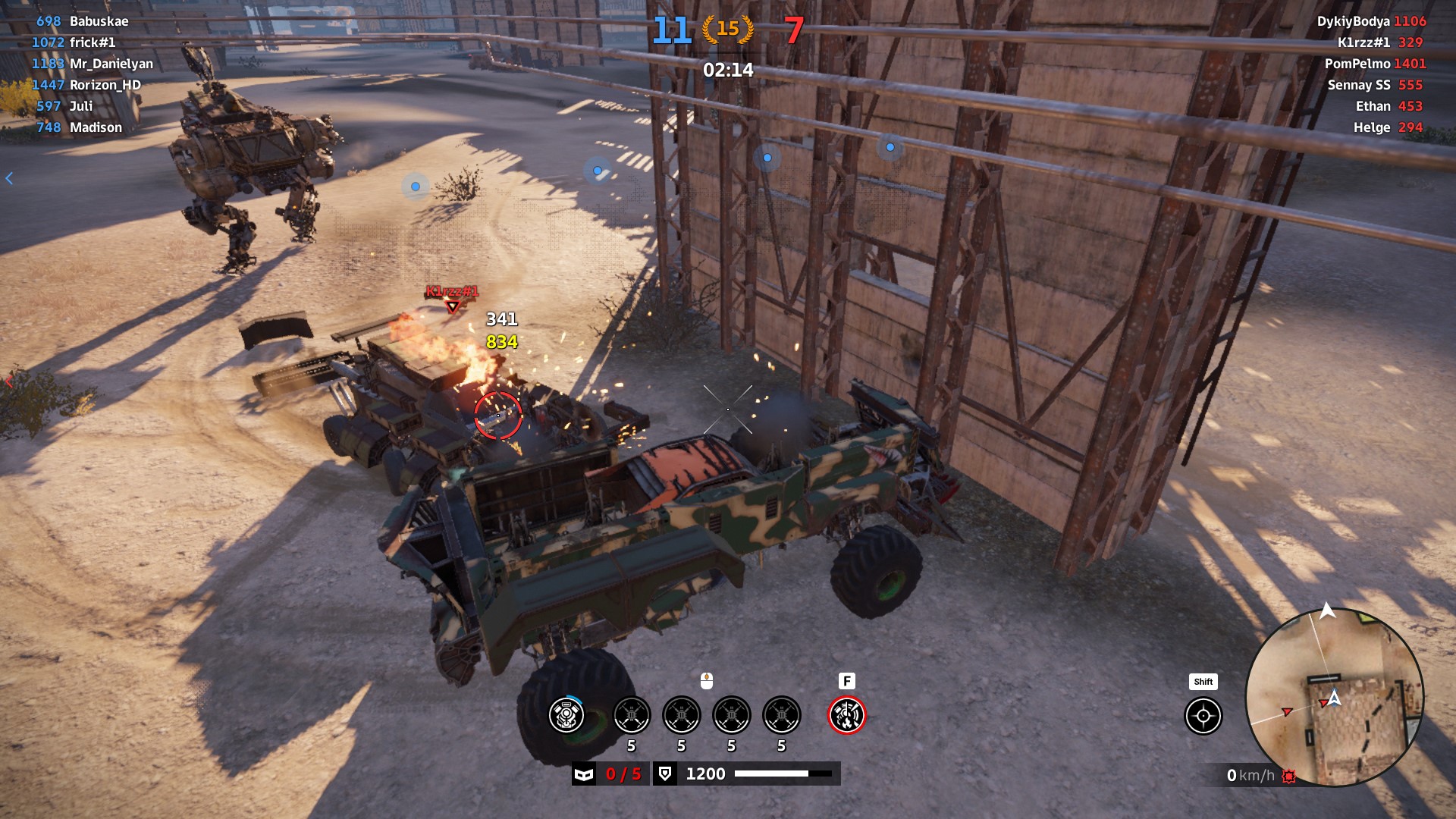Screen dimensions: 1456x819
Task: Open the circular minimap
Action: coord(1334,697)
